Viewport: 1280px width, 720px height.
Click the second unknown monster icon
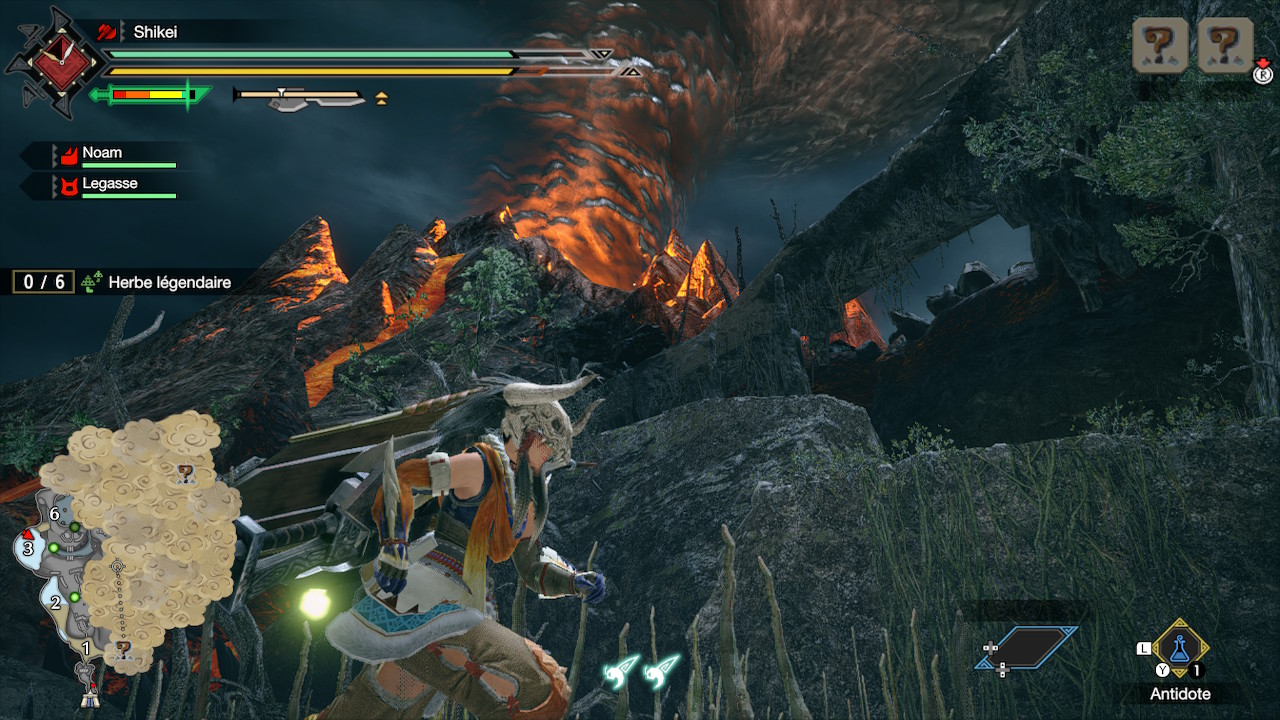tap(1225, 44)
